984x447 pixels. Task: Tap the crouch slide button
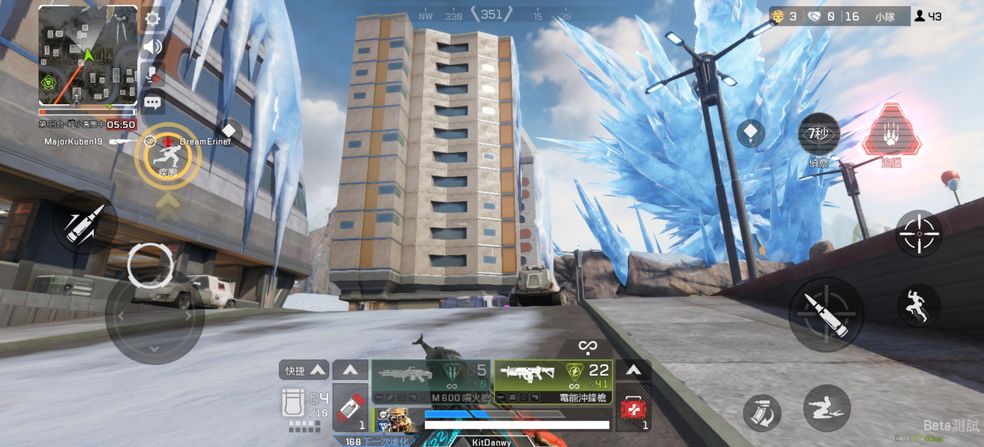point(827,407)
